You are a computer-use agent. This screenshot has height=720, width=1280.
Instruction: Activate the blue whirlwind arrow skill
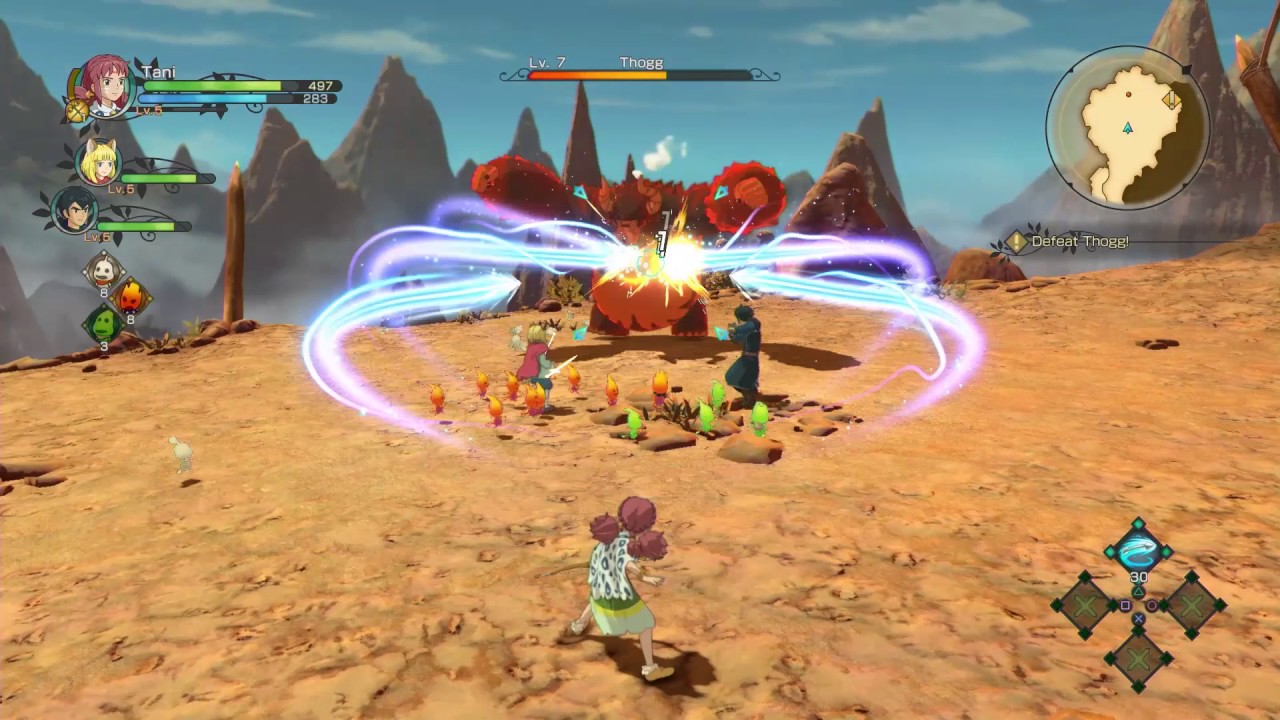1138,550
